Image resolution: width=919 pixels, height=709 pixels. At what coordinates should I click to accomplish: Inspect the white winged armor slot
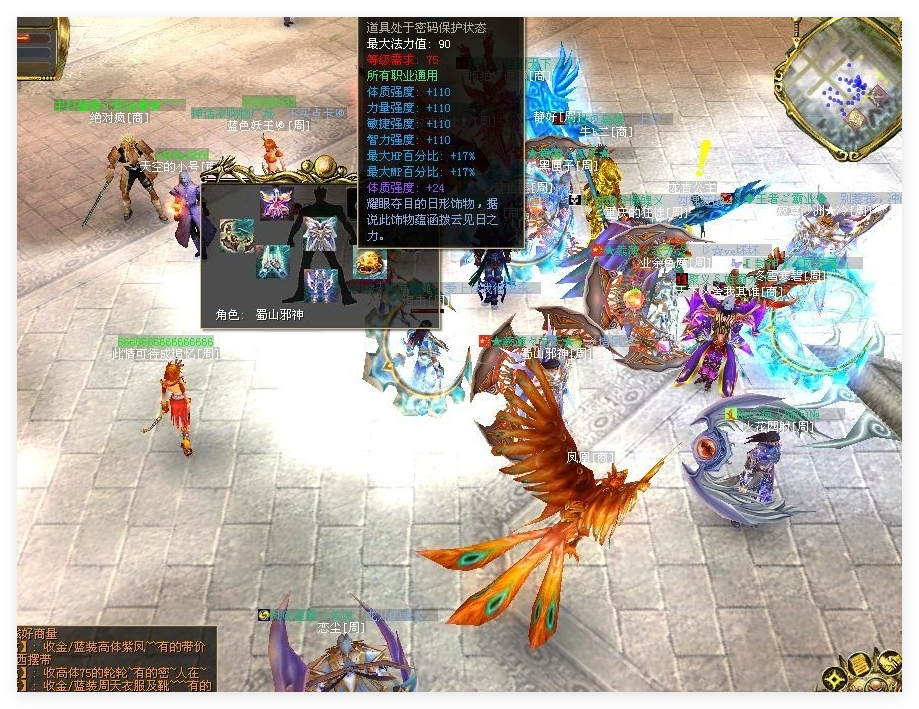click(319, 234)
